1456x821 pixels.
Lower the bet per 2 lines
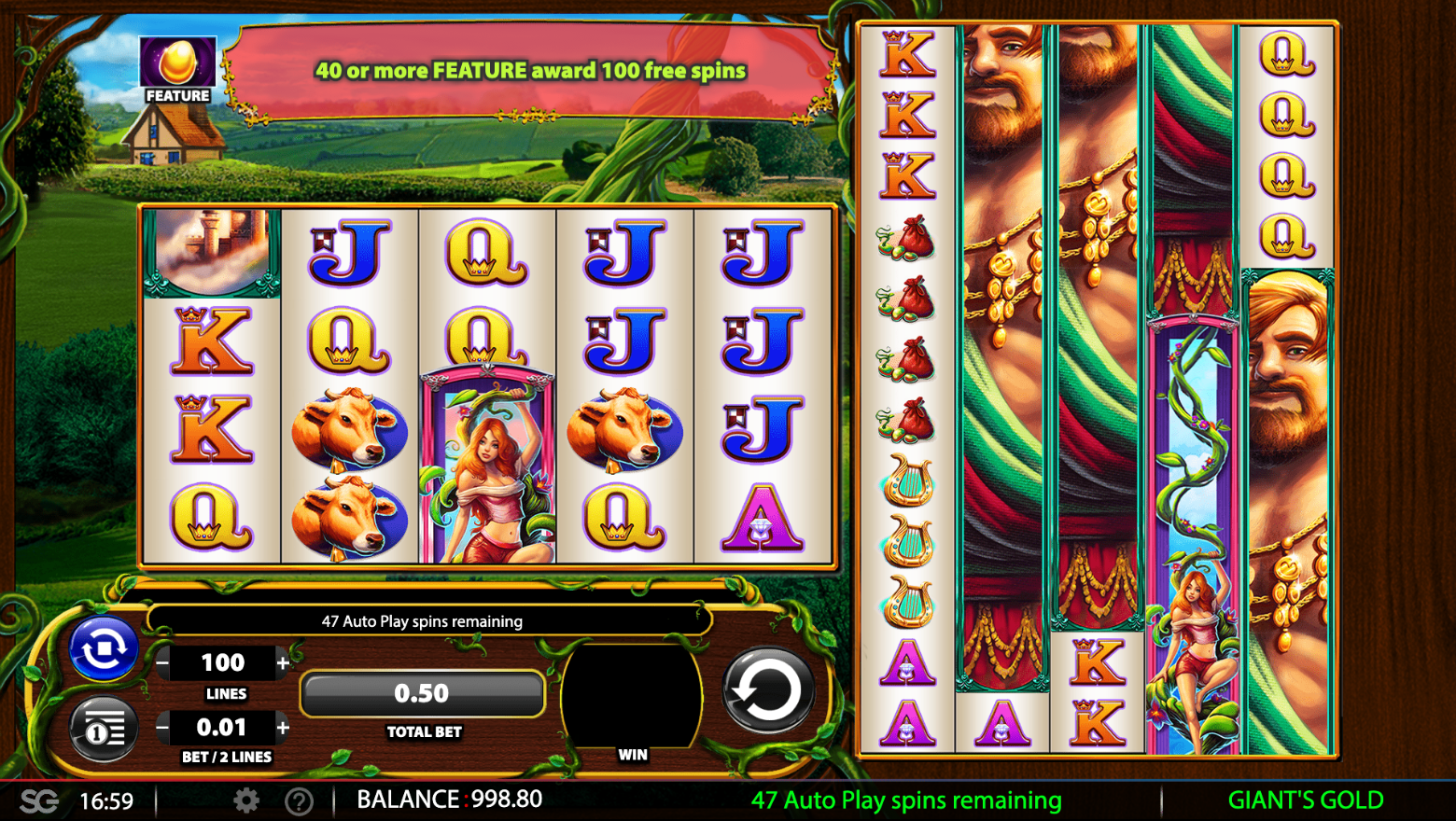(x=163, y=727)
